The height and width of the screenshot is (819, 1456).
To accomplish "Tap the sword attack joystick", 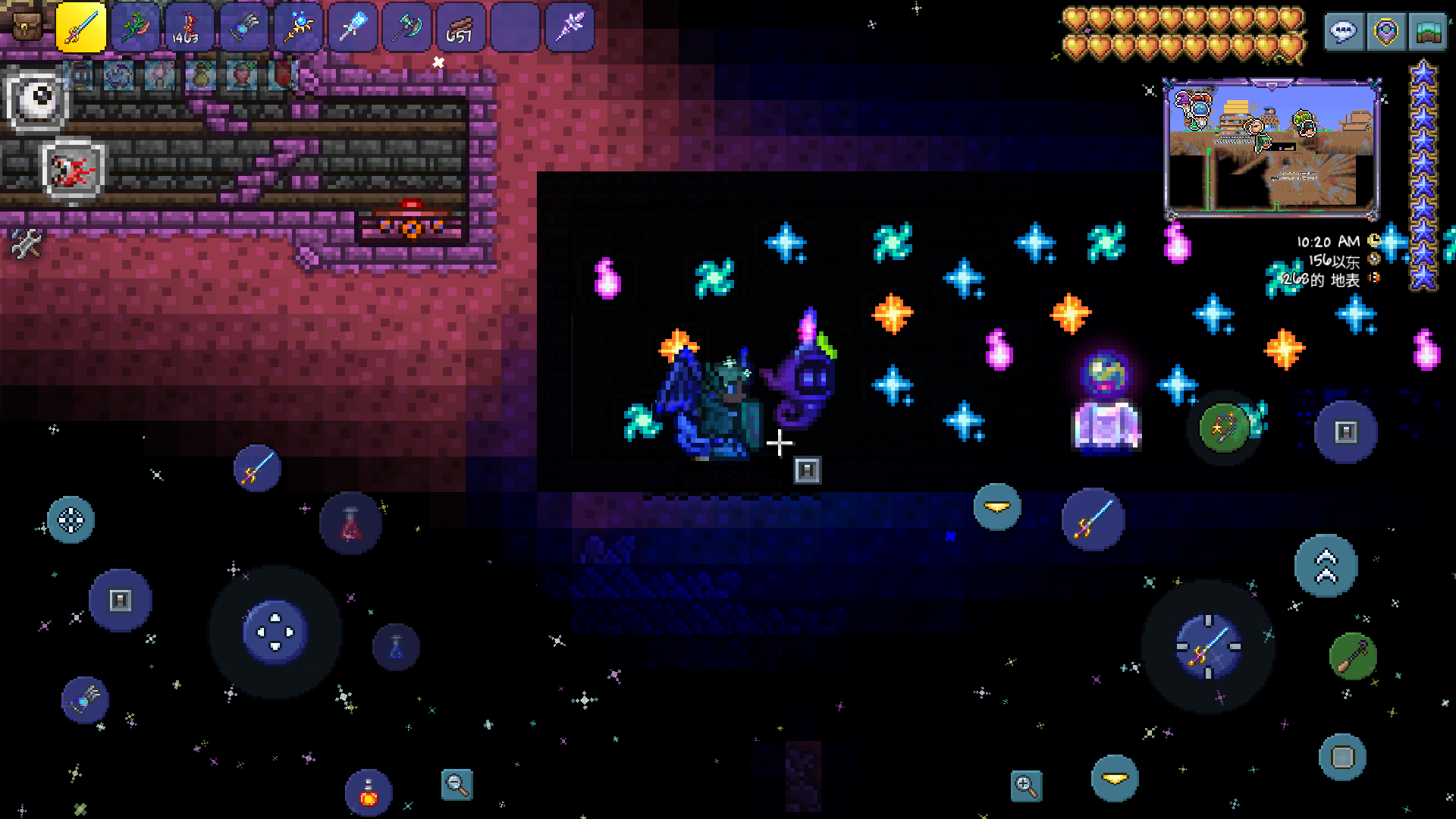I will coord(1208,647).
